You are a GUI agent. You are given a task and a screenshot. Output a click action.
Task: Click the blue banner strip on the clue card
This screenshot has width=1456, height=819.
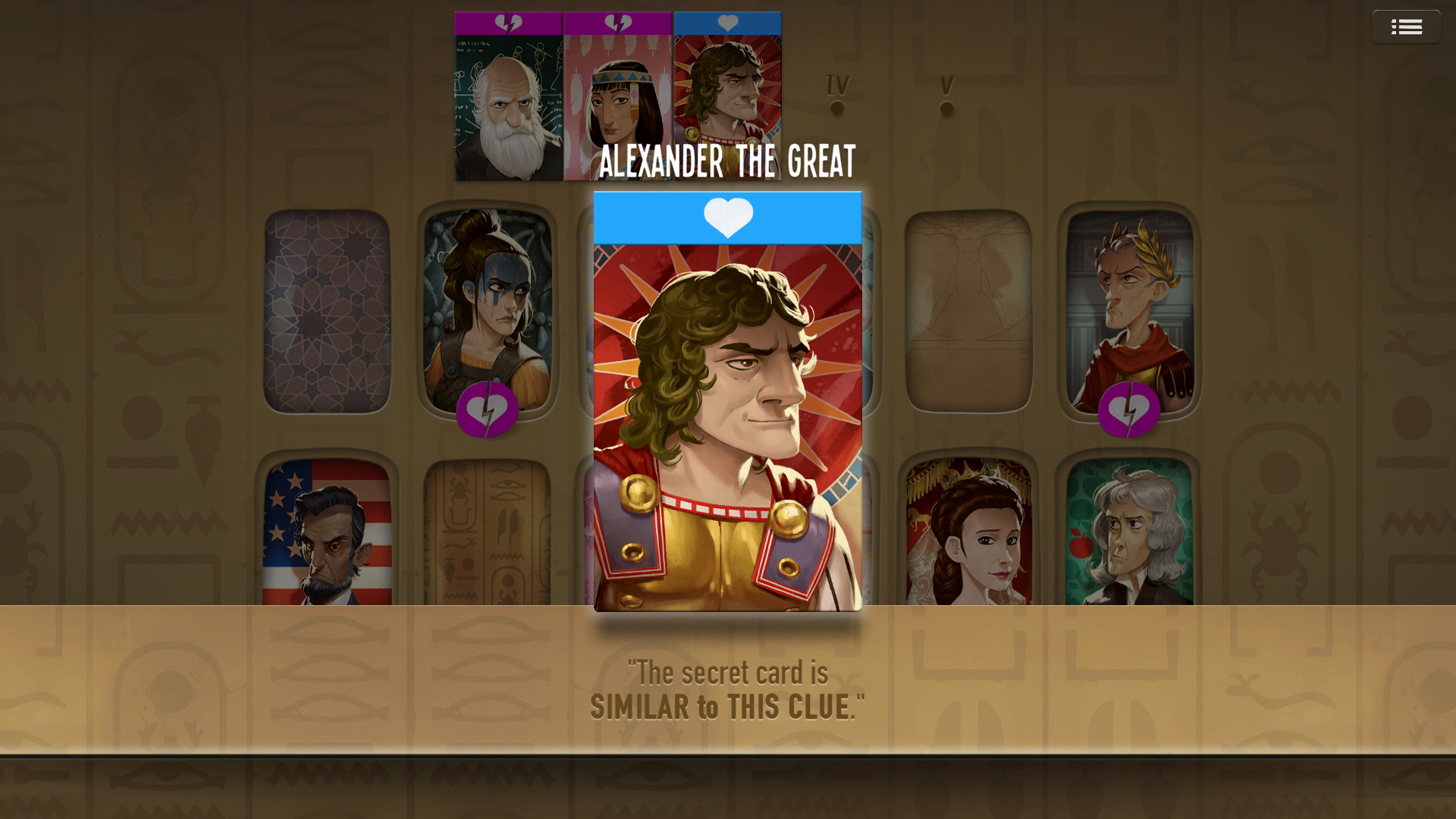pos(727,218)
